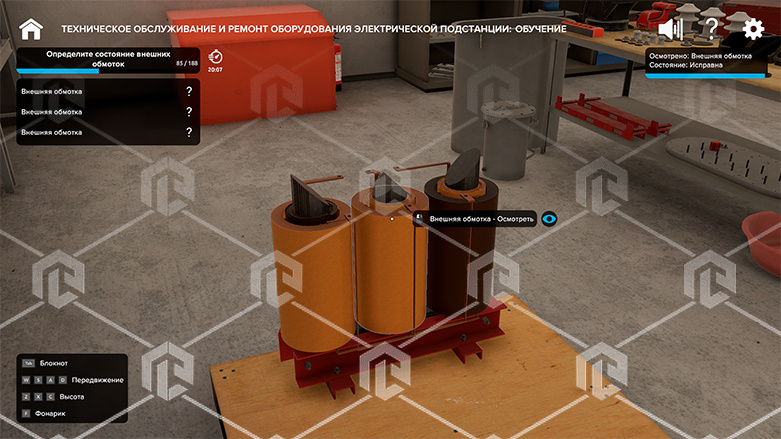The image size is (781, 439).
Task: Go to the home screen
Action: 31,28
